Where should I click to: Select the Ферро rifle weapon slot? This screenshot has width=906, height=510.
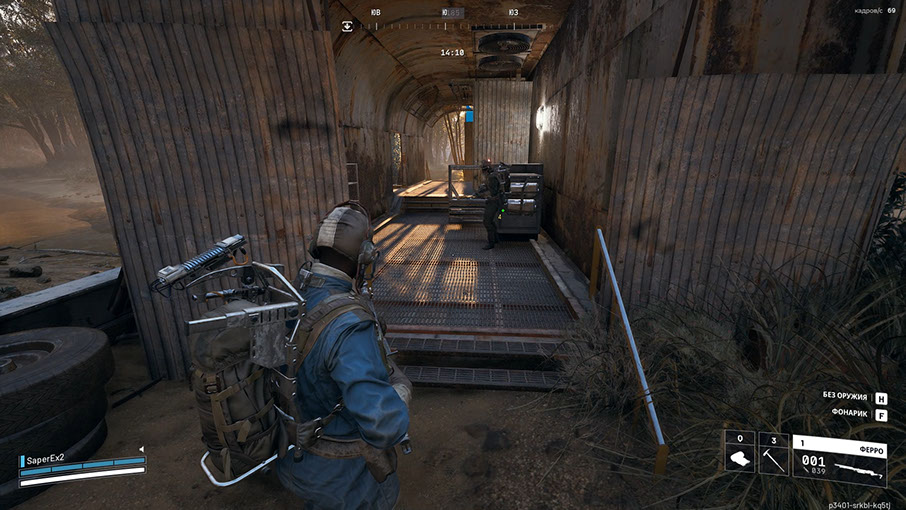[x=839, y=460]
